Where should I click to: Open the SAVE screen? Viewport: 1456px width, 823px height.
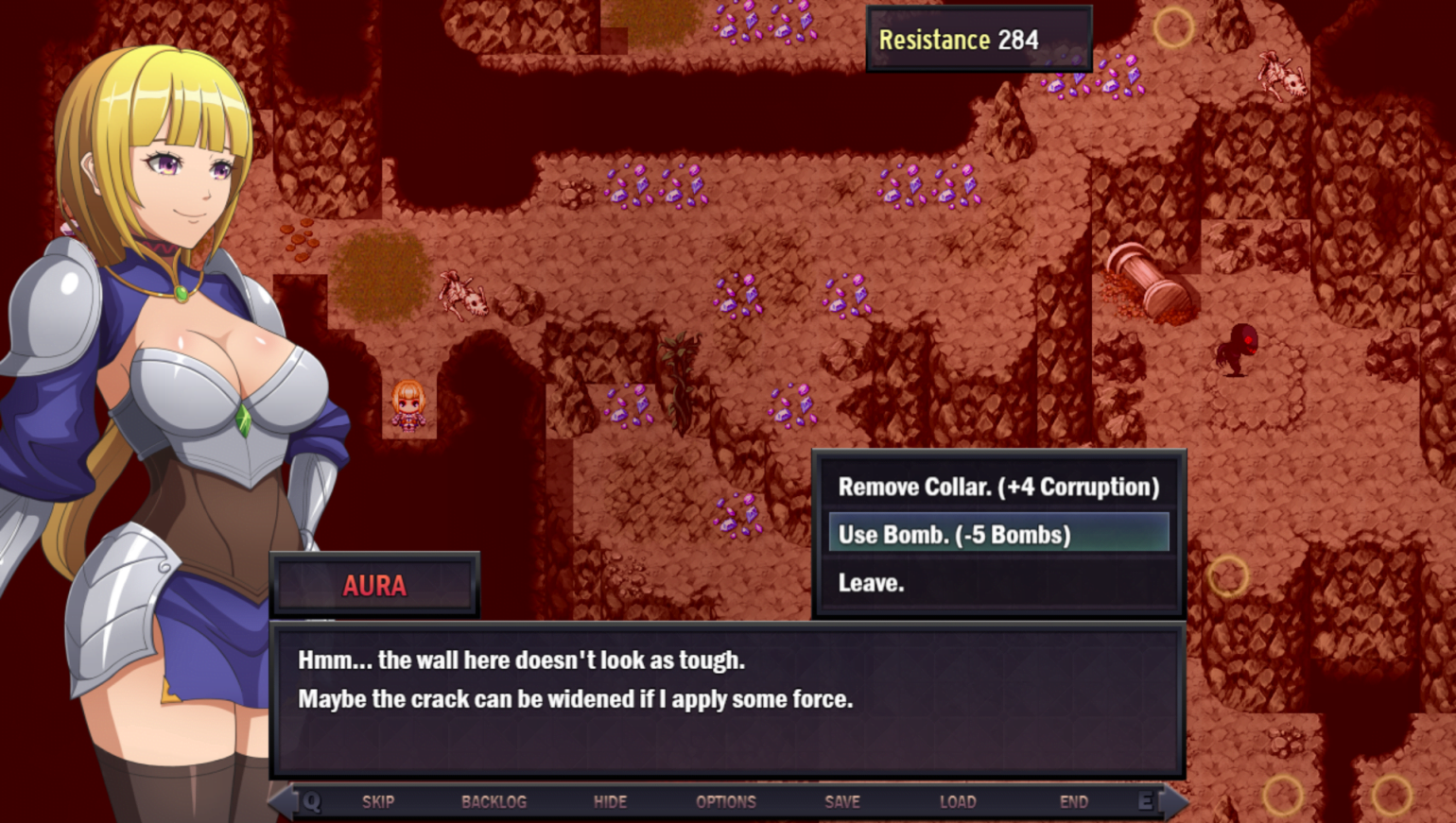pyautogui.click(x=842, y=801)
